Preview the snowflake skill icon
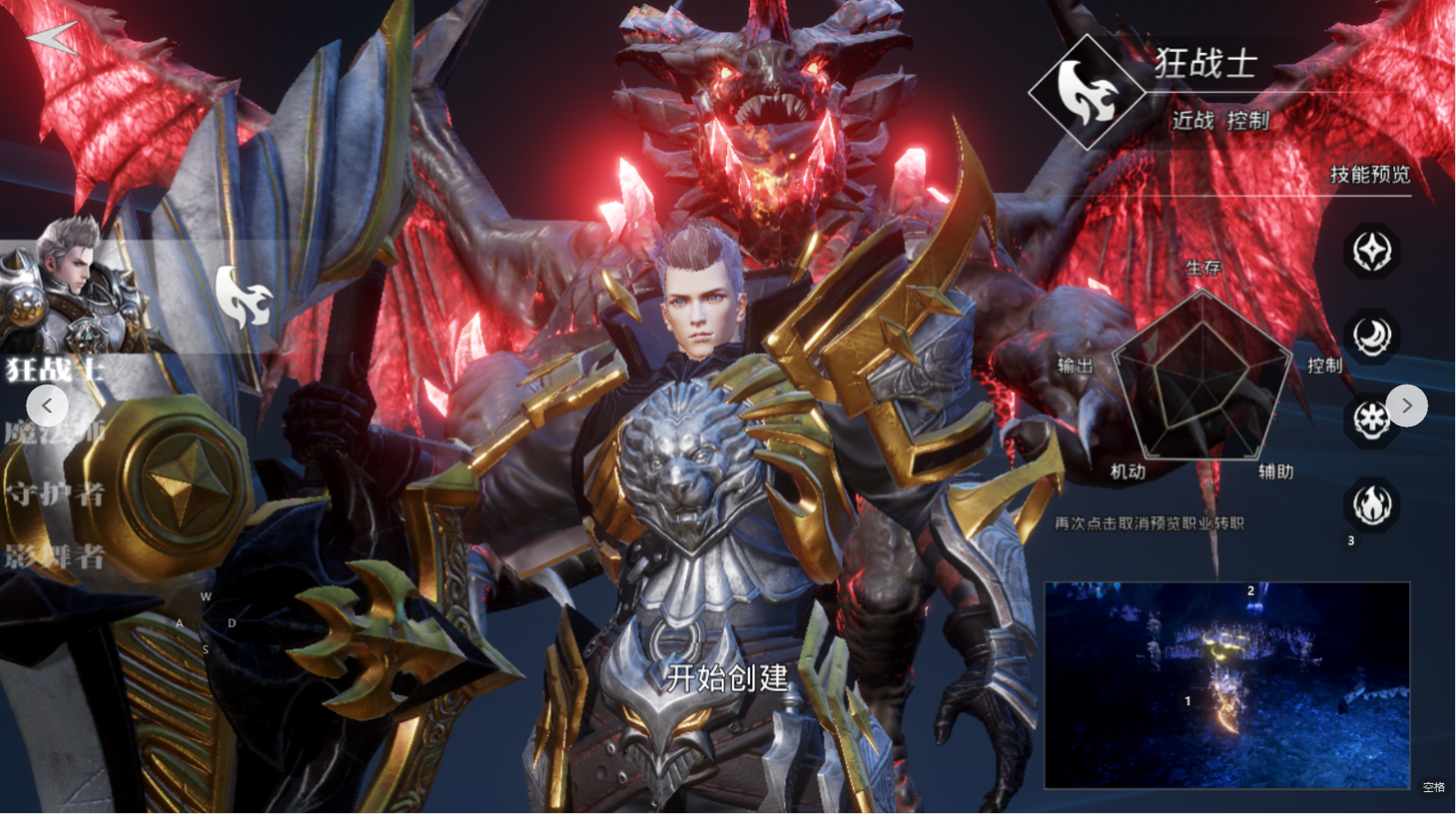The width and height of the screenshot is (1456, 814). 1369,420
